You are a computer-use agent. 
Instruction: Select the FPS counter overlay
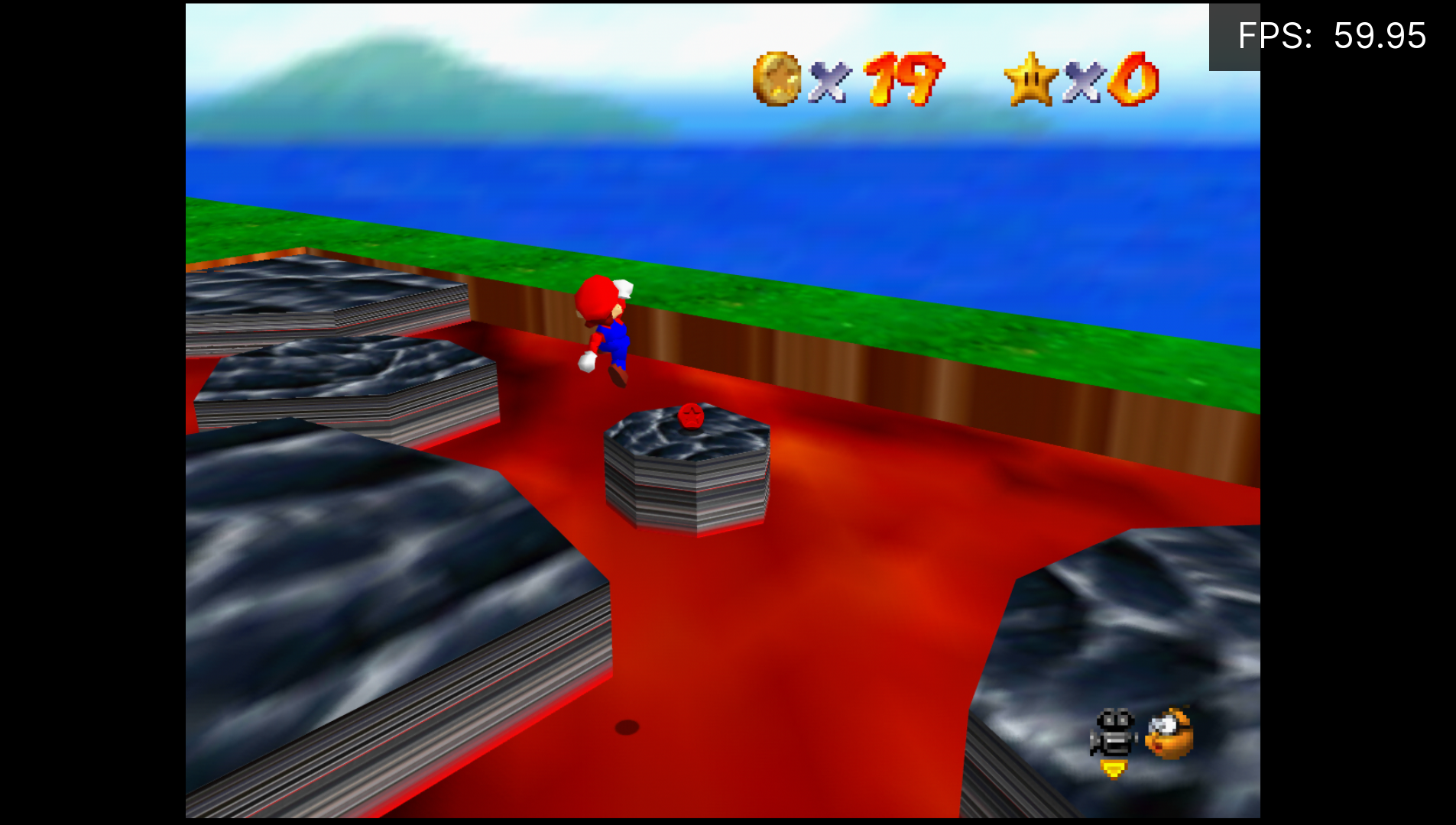[1330, 34]
